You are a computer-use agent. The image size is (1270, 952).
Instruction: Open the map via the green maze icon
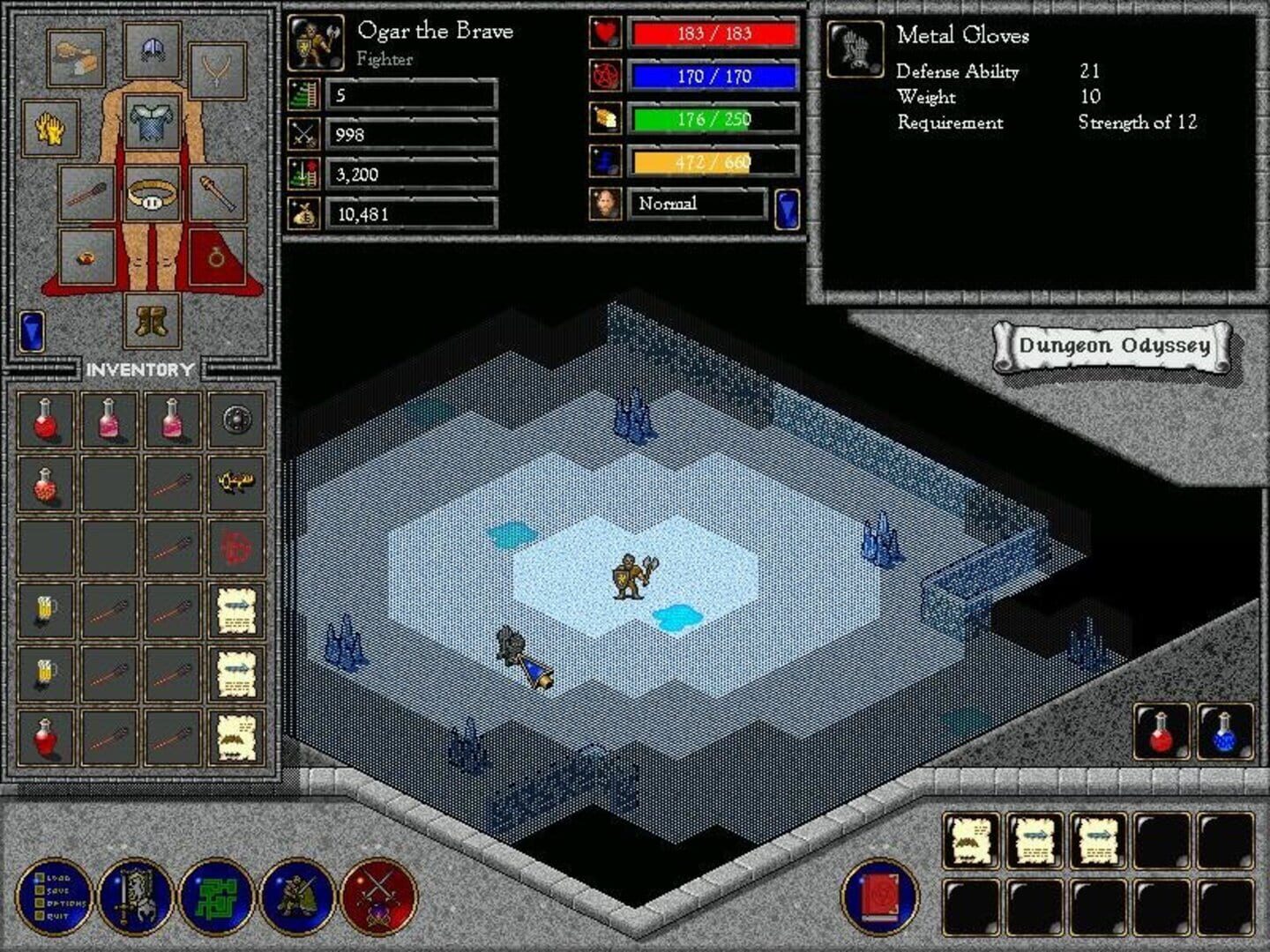(x=216, y=896)
